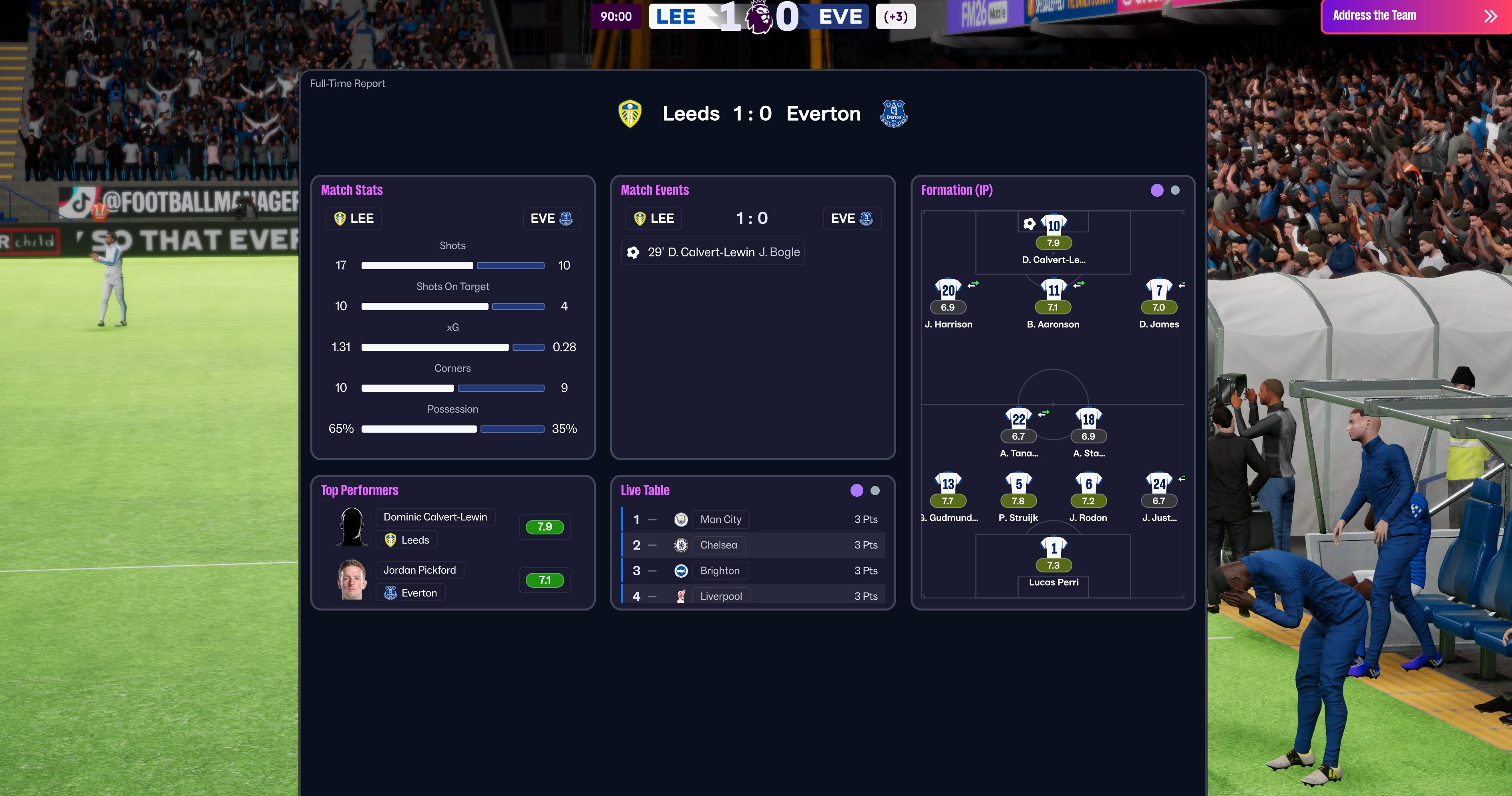Select P. Struijk's number 5 shirt
Viewport: 1512px width, 796px height.
[1018, 484]
